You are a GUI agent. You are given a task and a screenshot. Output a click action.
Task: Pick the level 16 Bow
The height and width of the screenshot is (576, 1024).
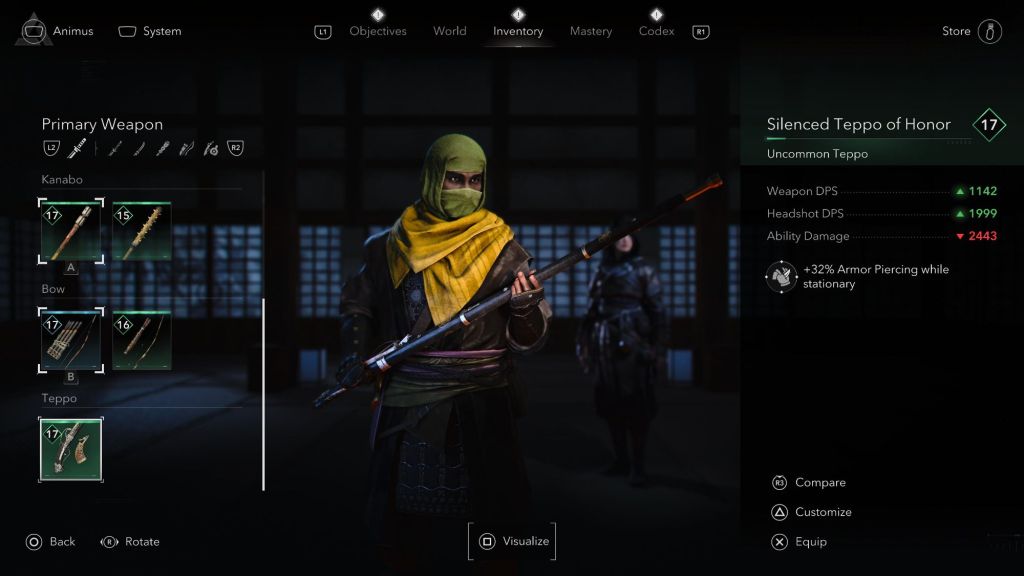pyautogui.click(x=141, y=340)
